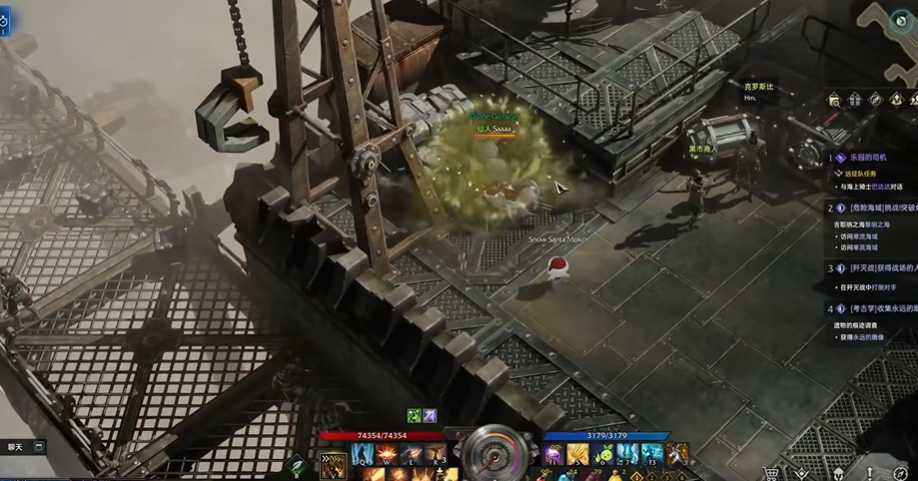Viewport: 918px width, 481px height.
Task: Open the shop cart menu icon
Action: click(x=771, y=473)
